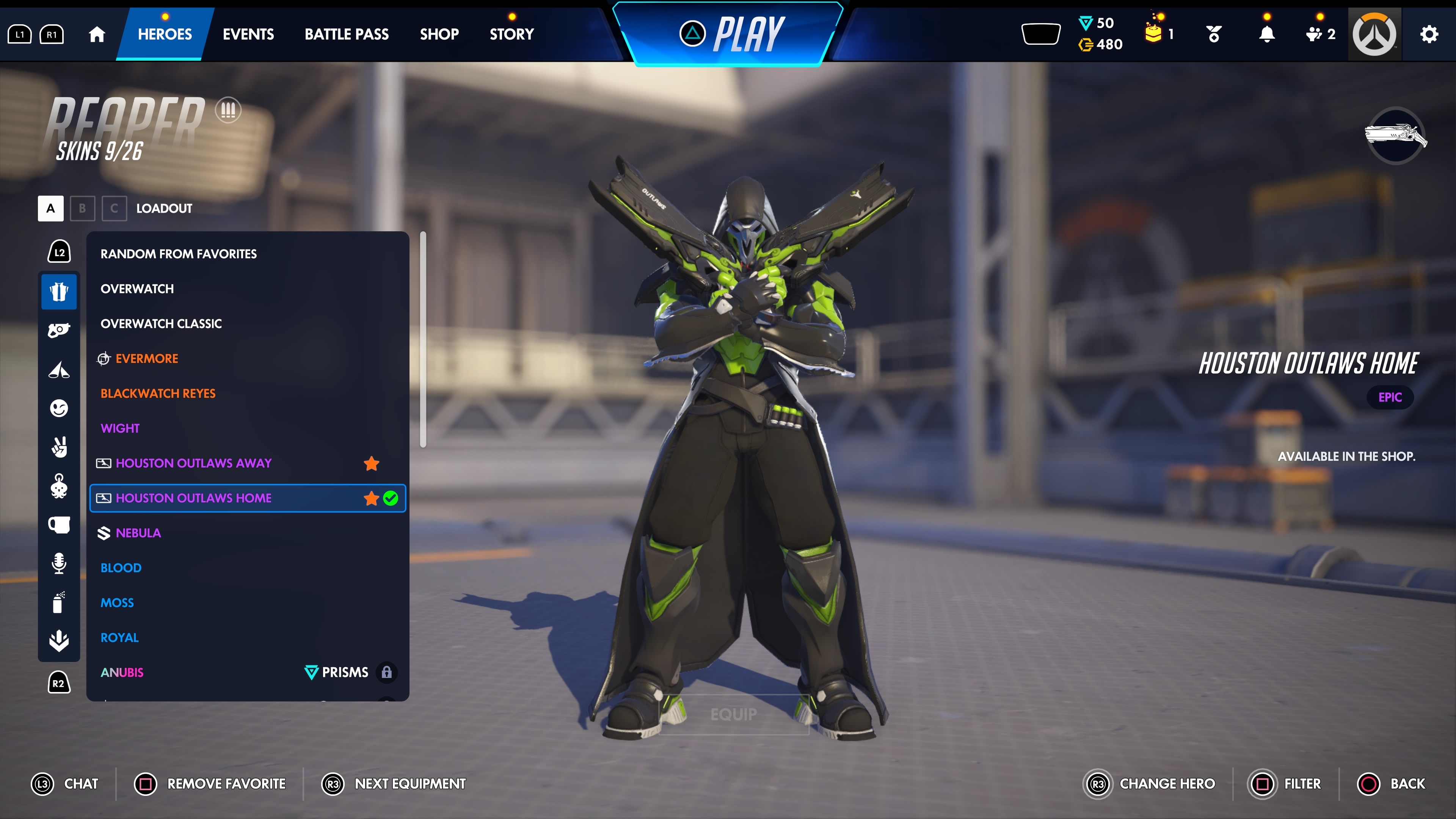Select the Overwatch Classic skin
Screen dimensions: 1456x819
(161, 323)
